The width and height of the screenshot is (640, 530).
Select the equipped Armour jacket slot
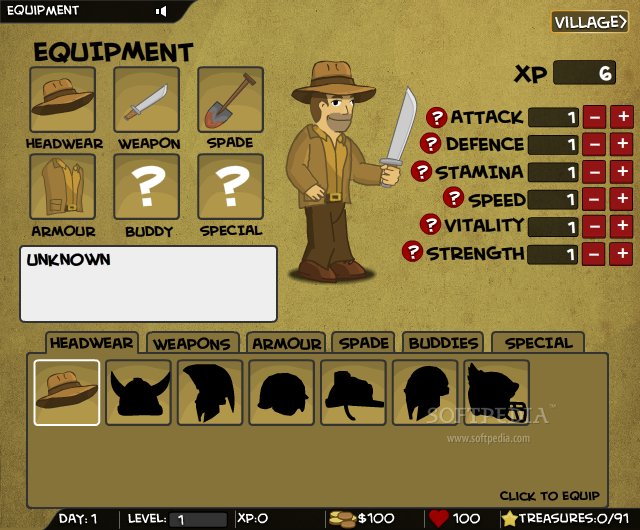(x=62, y=187)
